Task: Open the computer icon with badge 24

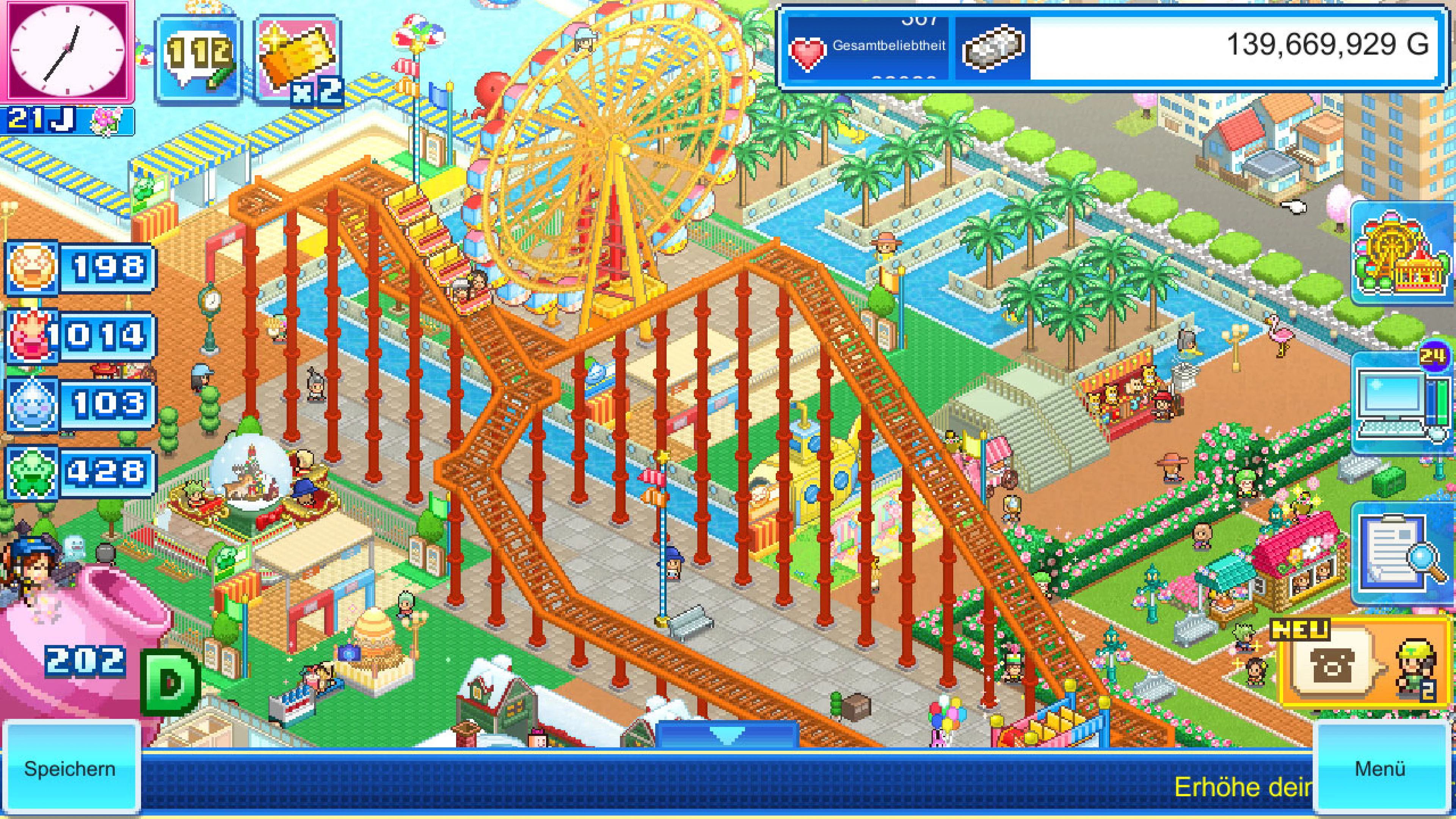Action: [x=1401, y=401]
